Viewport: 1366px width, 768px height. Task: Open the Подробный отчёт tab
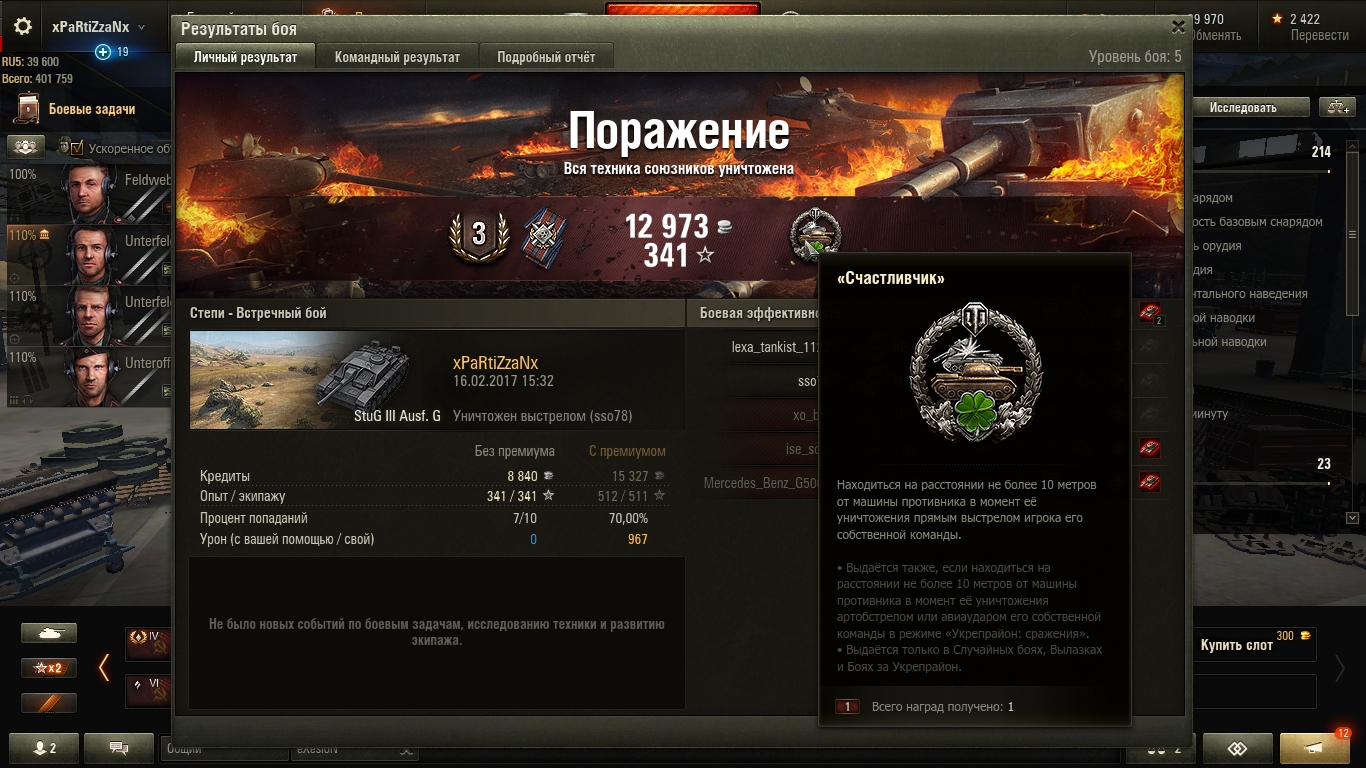[546, 57]
